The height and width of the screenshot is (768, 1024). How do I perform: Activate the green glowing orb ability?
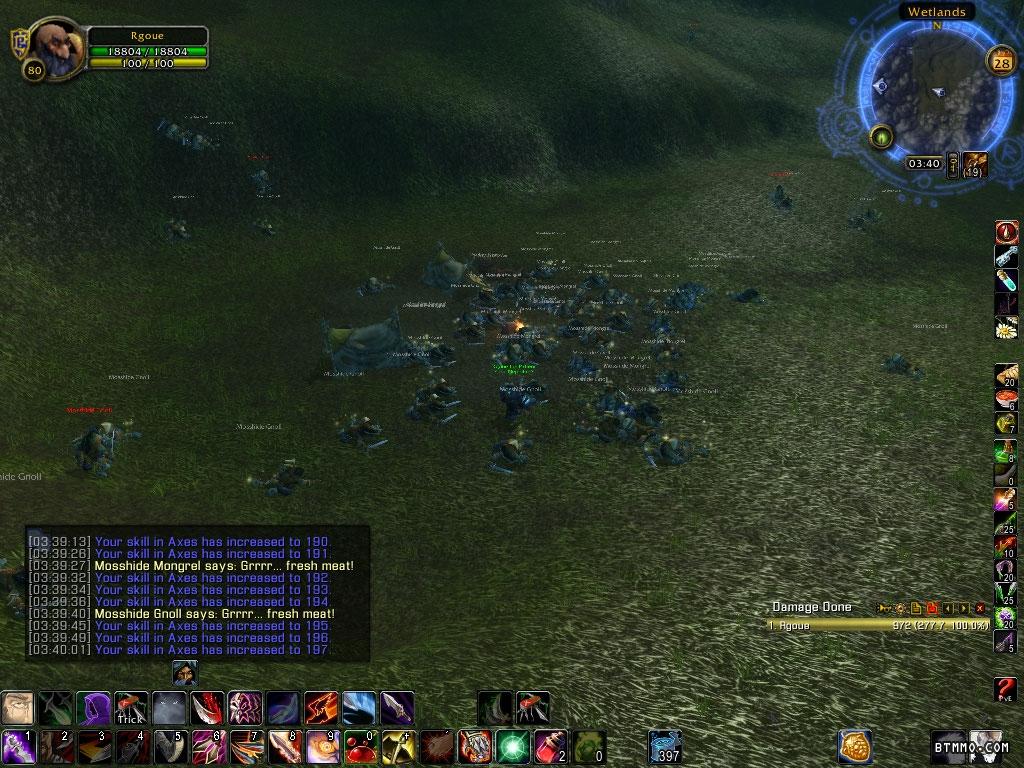(512, 747)
